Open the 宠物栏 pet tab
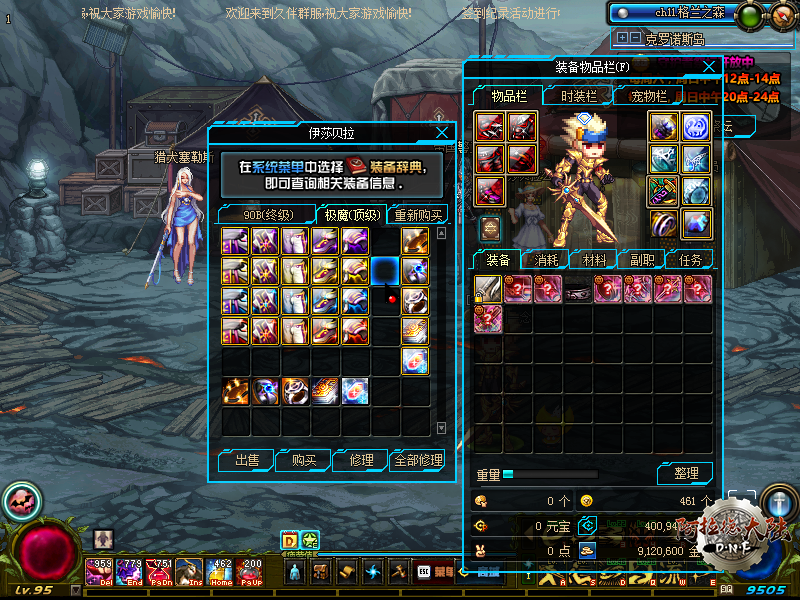This screenshot has width=800, height=600. tap(648, 96)
